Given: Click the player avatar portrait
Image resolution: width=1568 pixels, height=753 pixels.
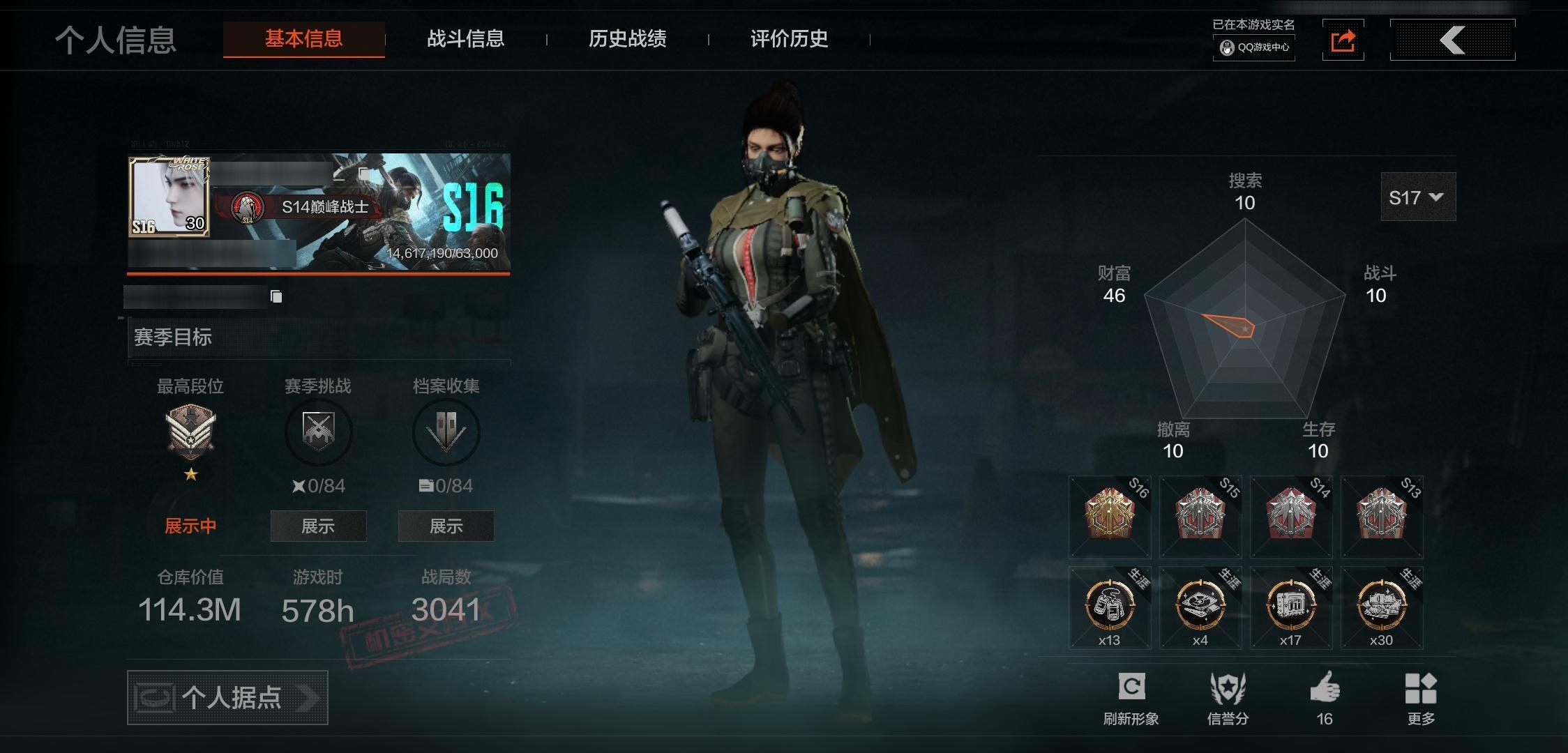Looking at the screenshot, I should pos(169,197).
